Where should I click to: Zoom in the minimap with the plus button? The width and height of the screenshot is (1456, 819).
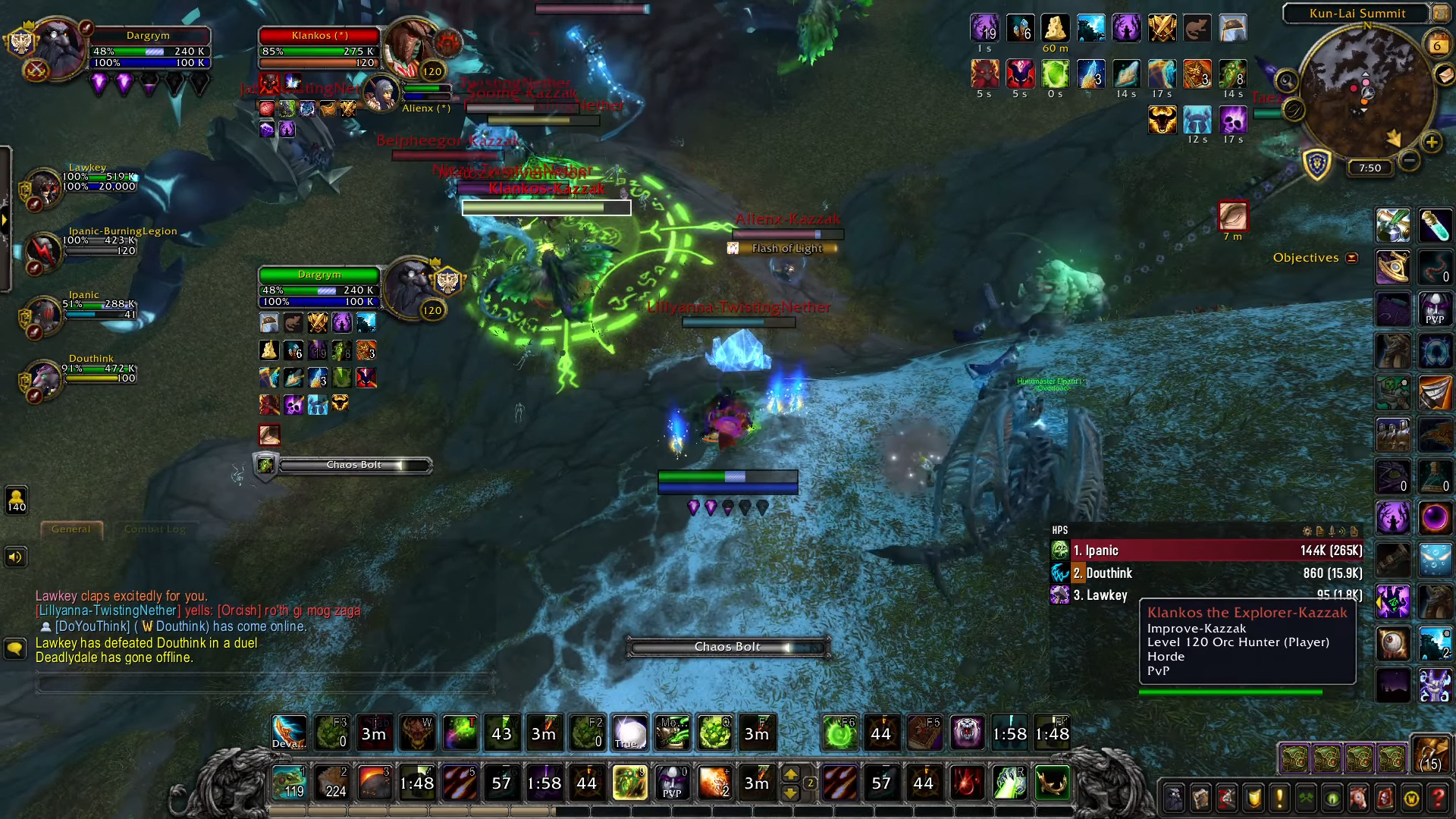(x=1431, y=143)
